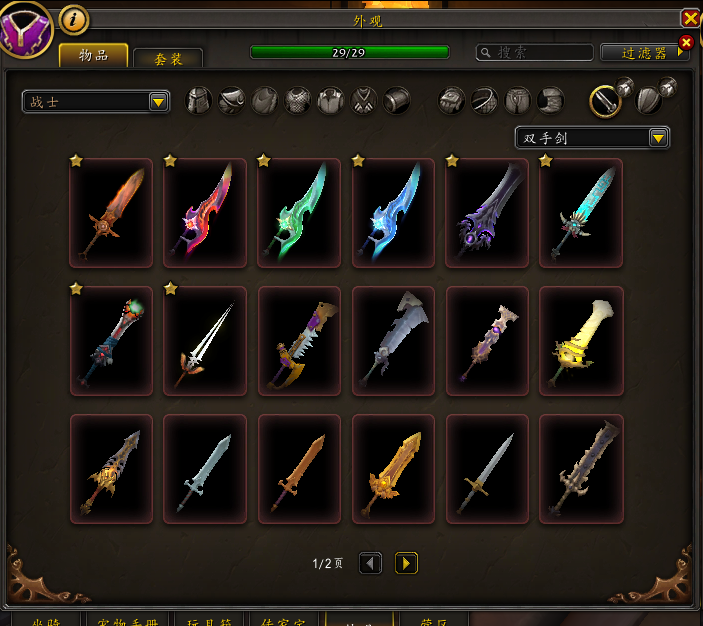This screenshot has width=703, height=626.
Task: Select the 物品 (Items) tab
Action: tap(93, 55)
